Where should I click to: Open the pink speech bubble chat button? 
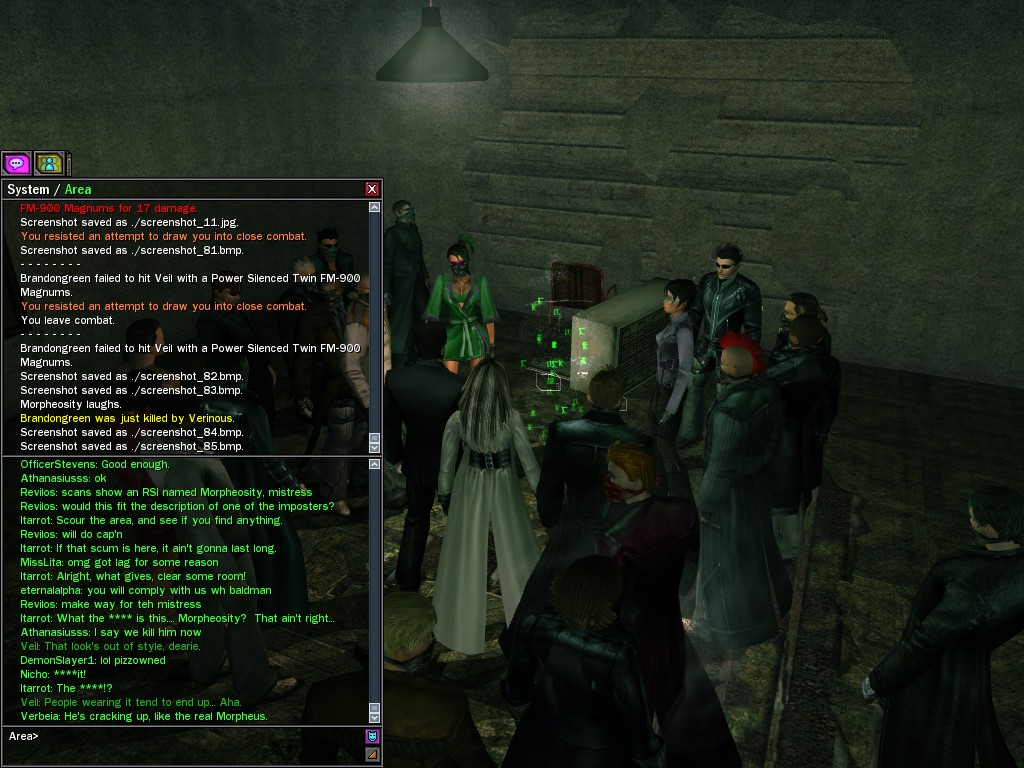pyautogui.click(x=16, y=163)
